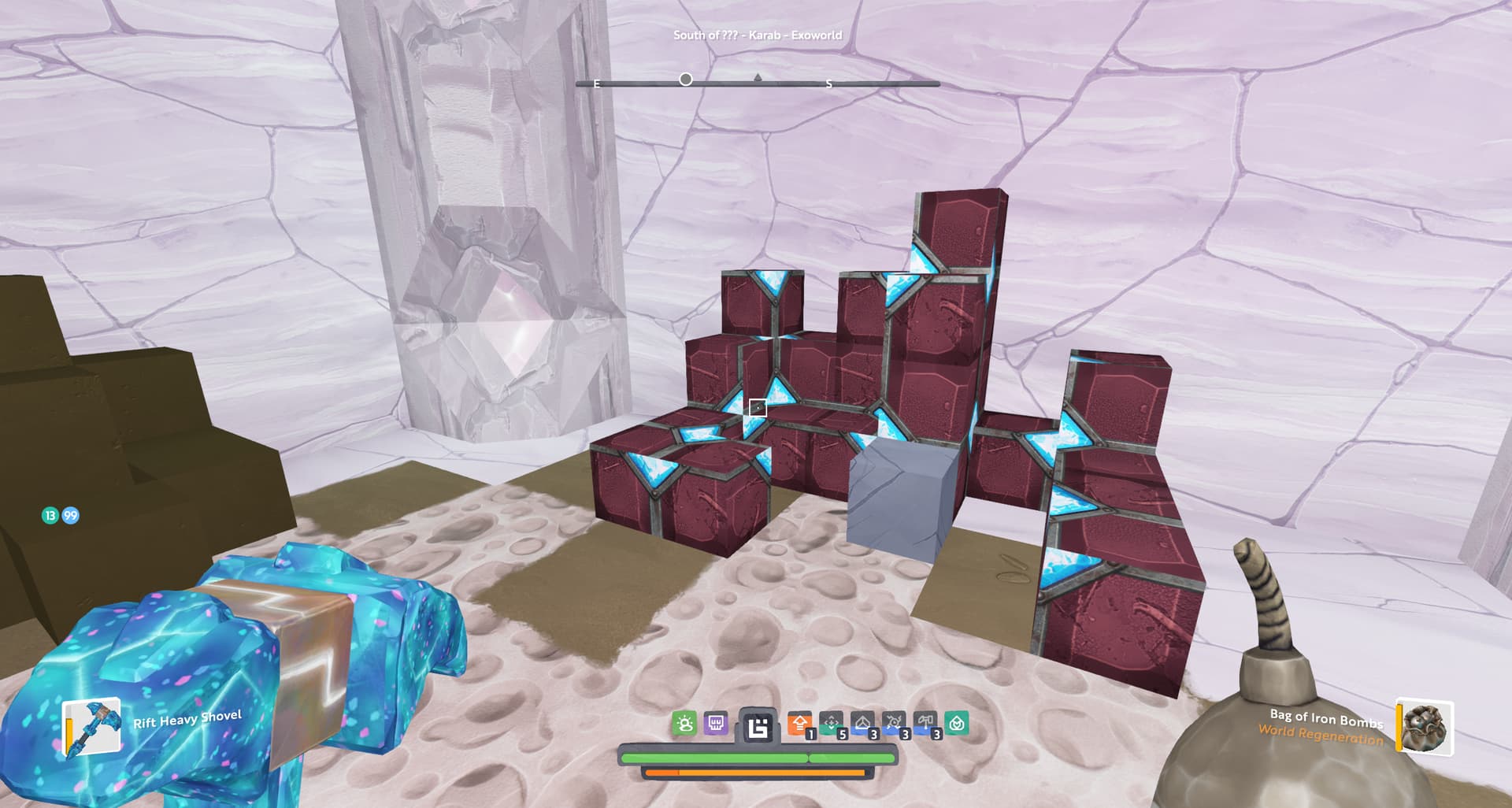Click the four-way arrows buff icon
This screenshot has width=1512, height=808.
tap(832, 723)
